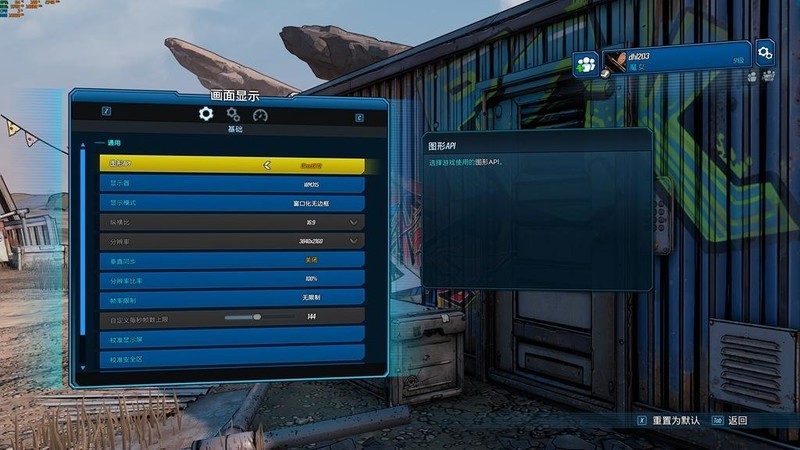The height and width of the screenshot is (450, 800).
Task: Click the left arrow on 图形API
Action: point(267,165)
